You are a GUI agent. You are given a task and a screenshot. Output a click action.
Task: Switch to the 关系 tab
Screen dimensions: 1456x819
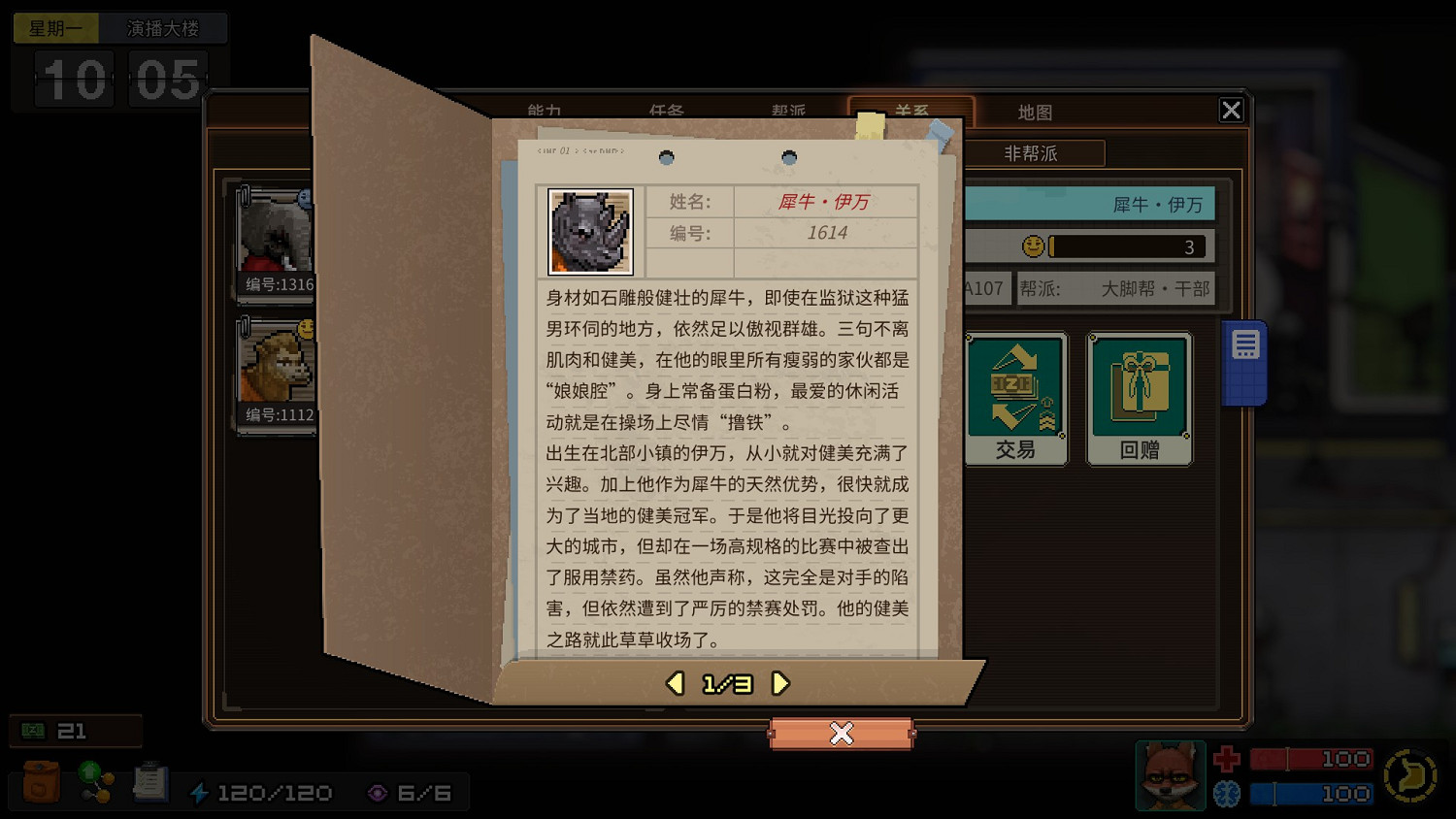[910, 112]
